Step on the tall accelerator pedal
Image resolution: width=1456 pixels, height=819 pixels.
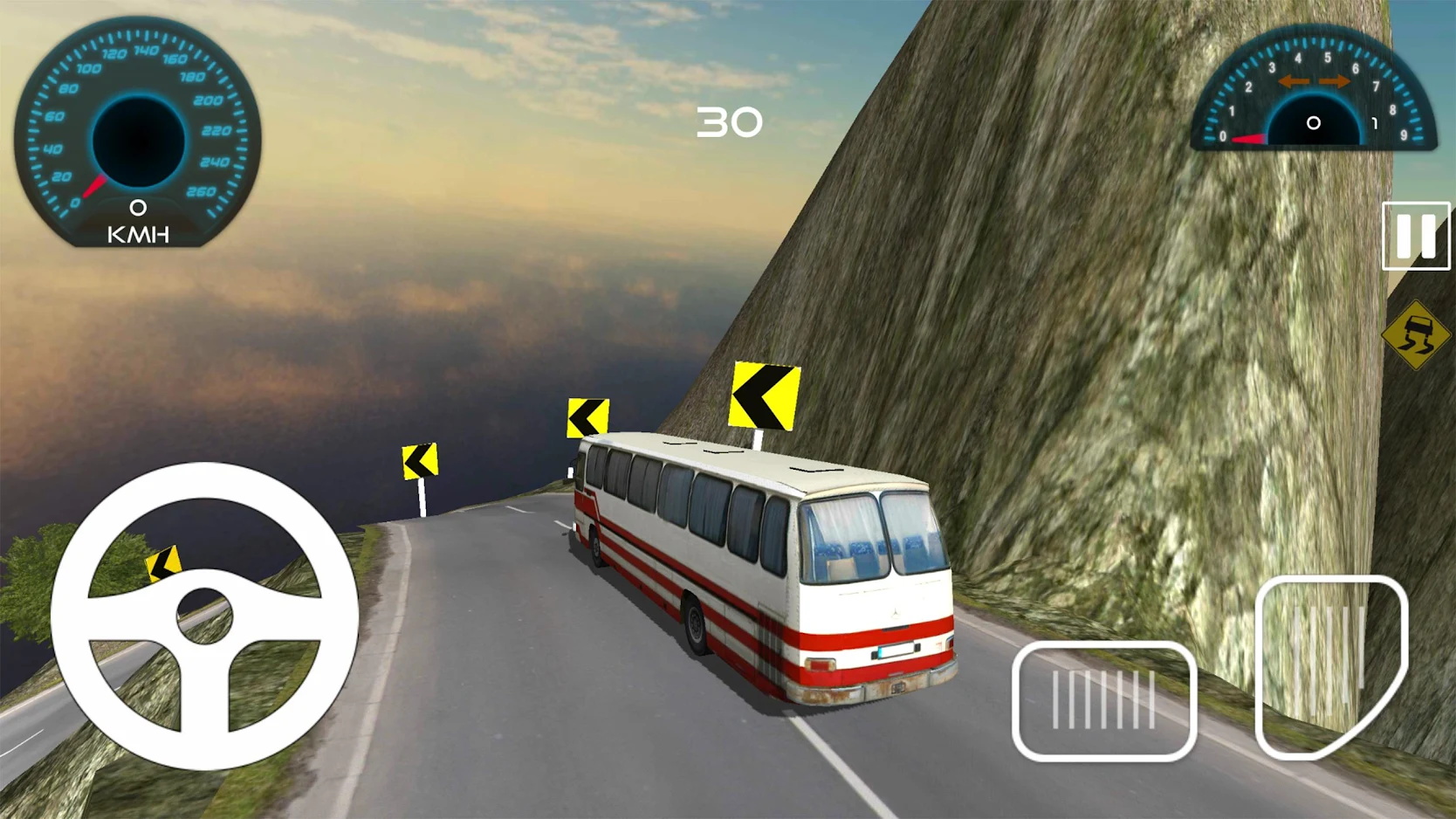point(1329,665)
